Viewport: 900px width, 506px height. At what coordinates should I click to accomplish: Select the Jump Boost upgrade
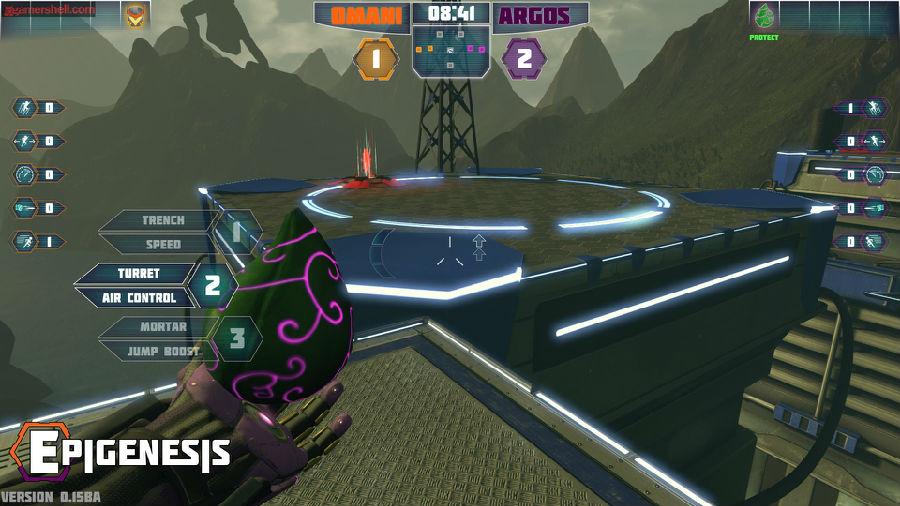tap(162, 351)
